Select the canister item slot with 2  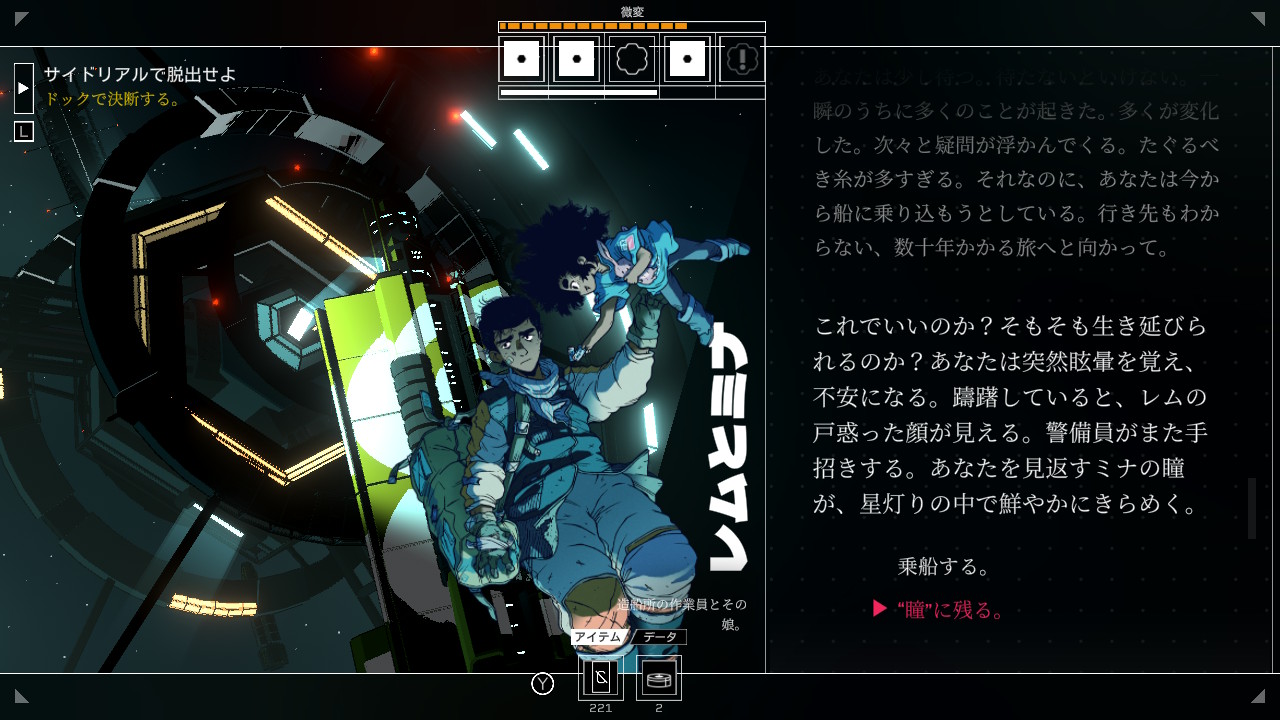tap(659, 679)
